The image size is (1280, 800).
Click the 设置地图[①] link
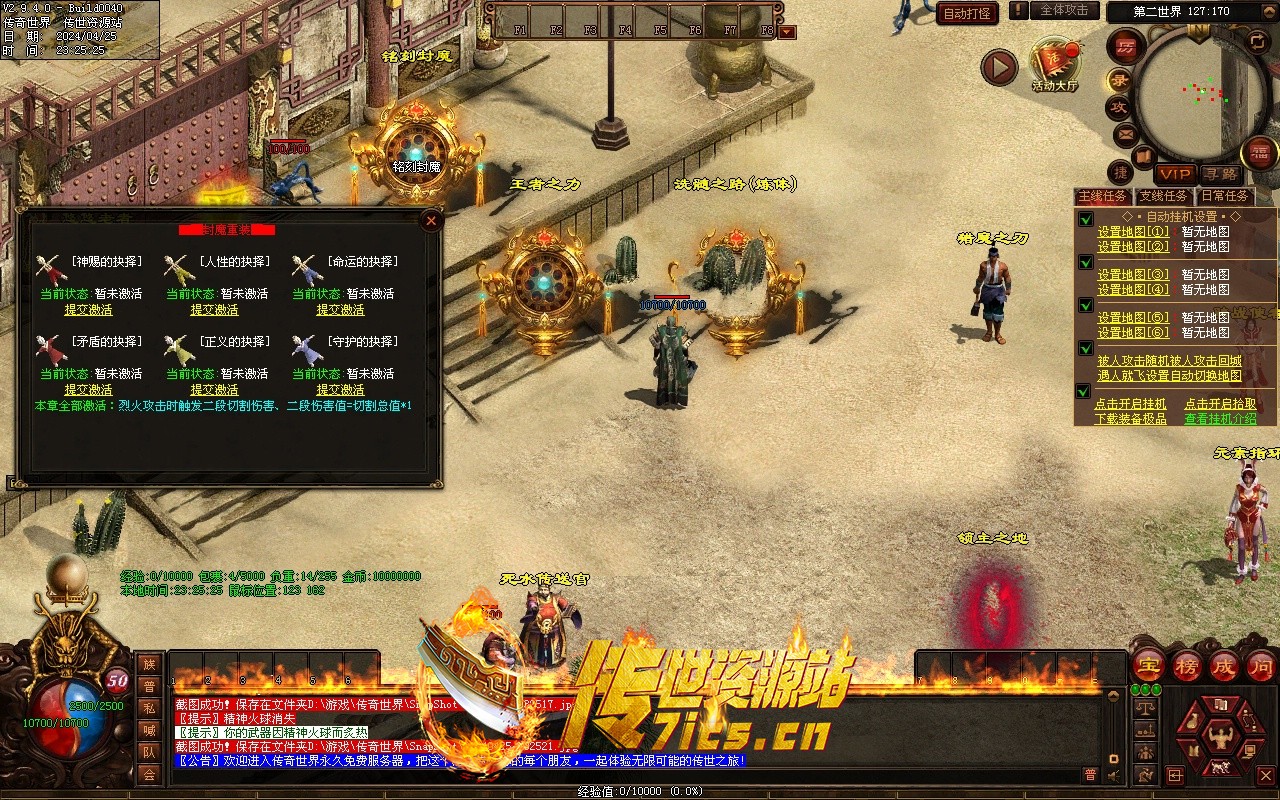click(x=1132, y=232)
